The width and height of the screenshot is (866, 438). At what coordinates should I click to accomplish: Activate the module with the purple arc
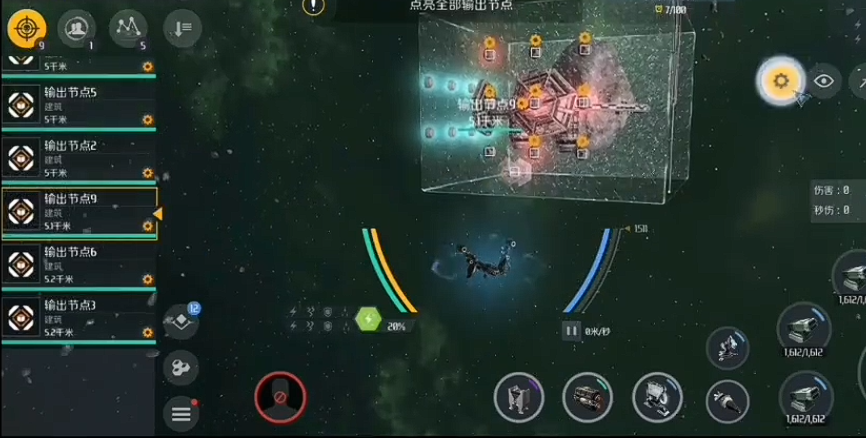[x=518, y=398]
